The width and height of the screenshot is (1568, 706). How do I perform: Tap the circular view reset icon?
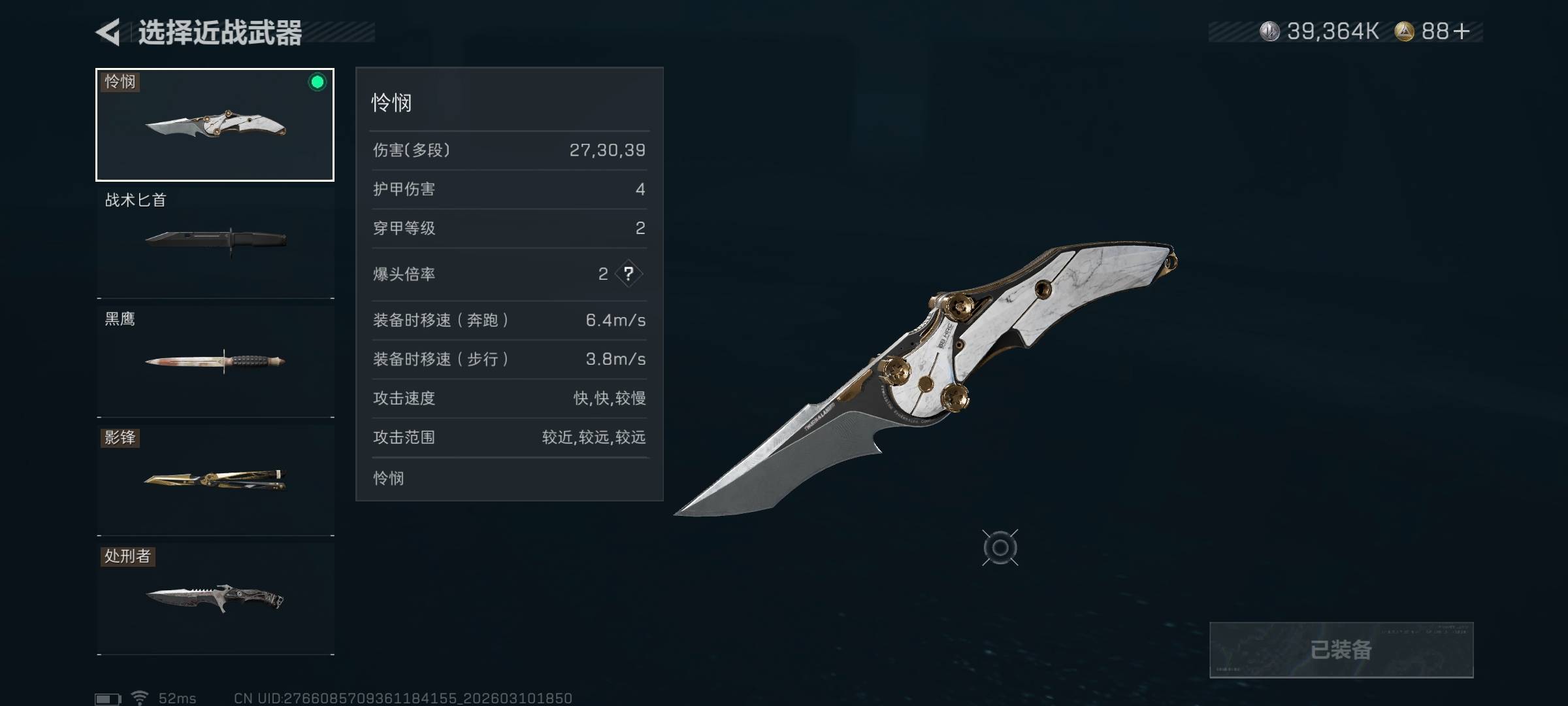(1000, 548)
